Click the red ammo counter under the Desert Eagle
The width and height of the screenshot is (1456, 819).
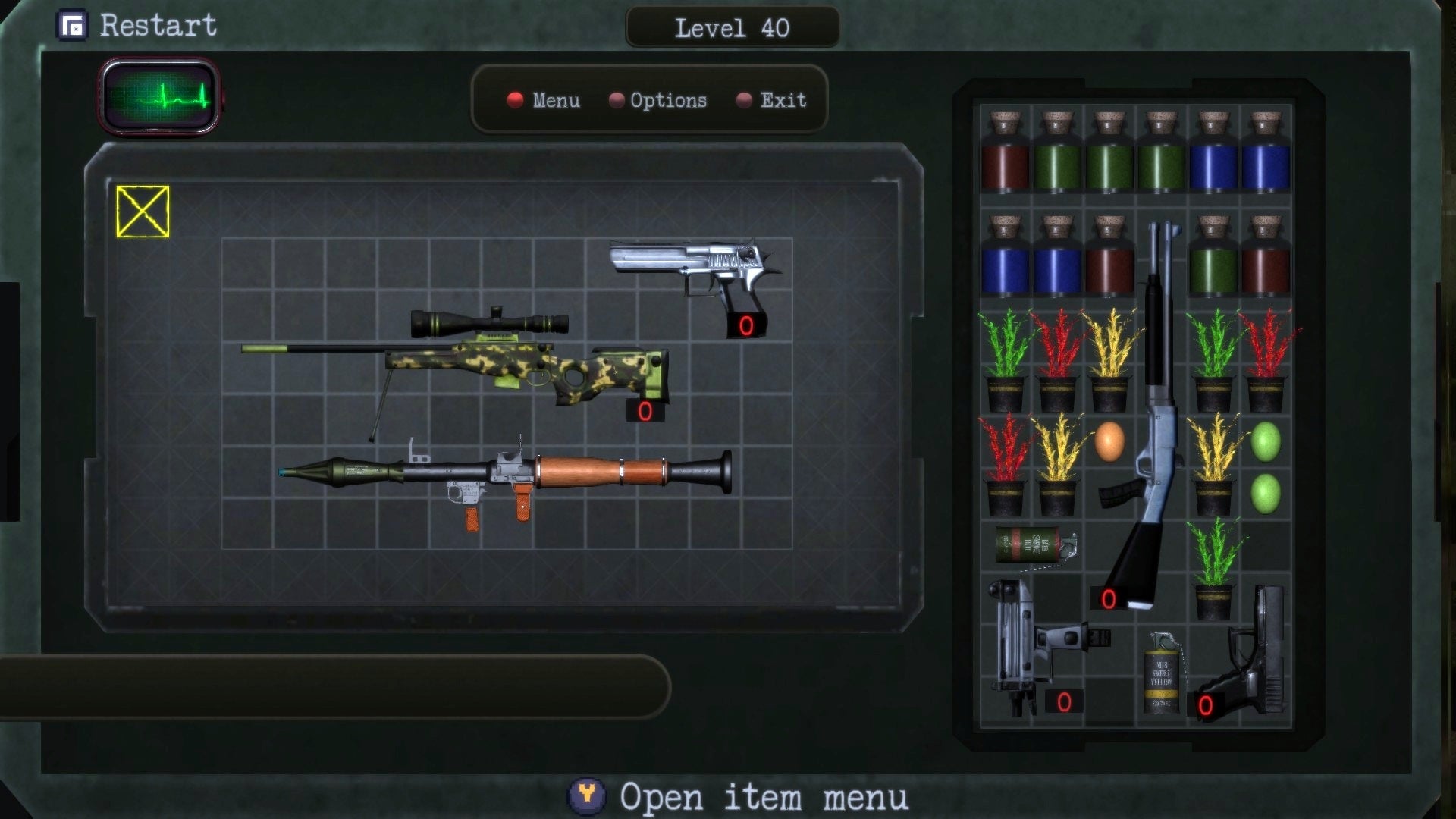point(745,326)
